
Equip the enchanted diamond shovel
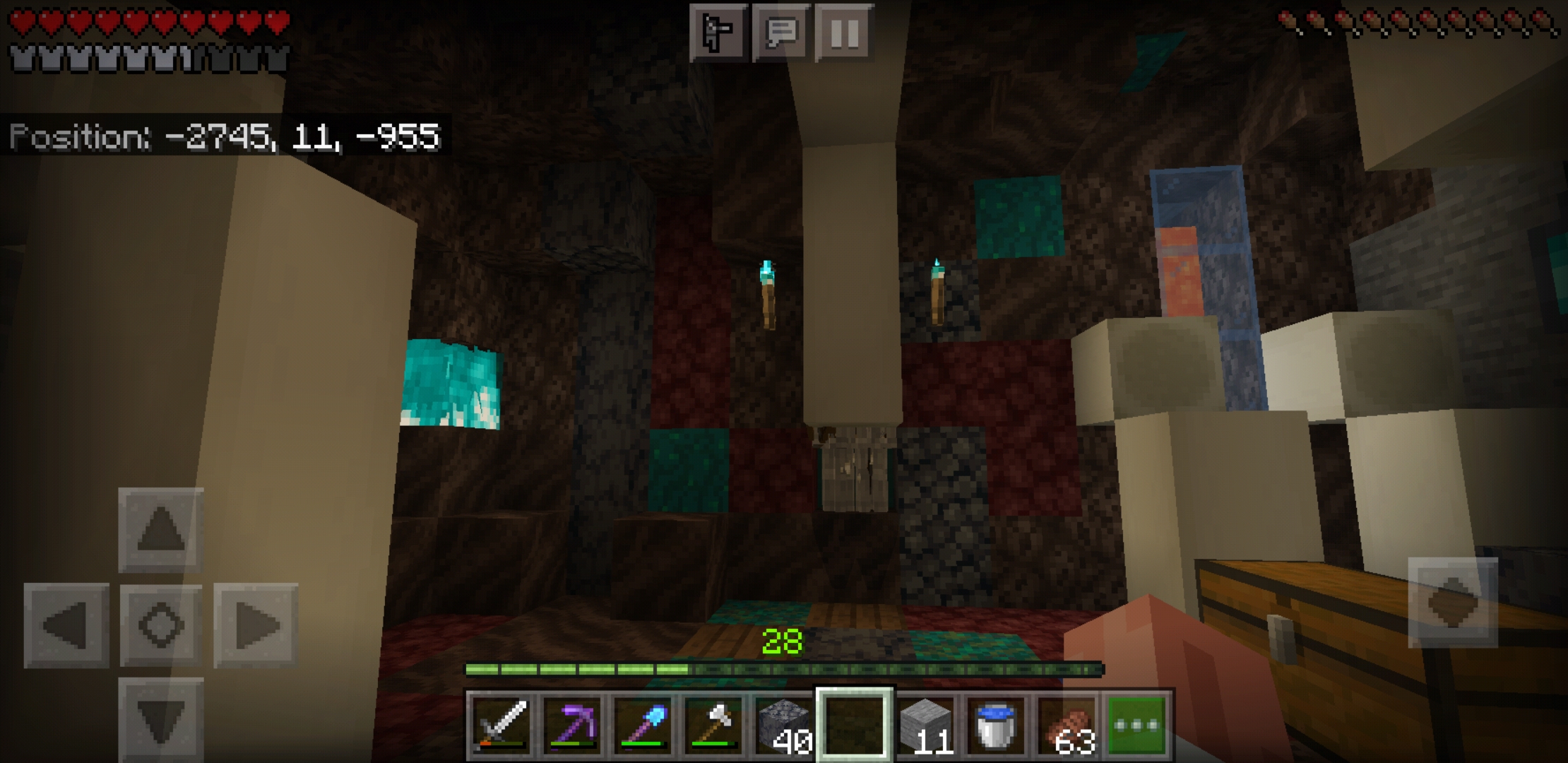tap(644, 723)
